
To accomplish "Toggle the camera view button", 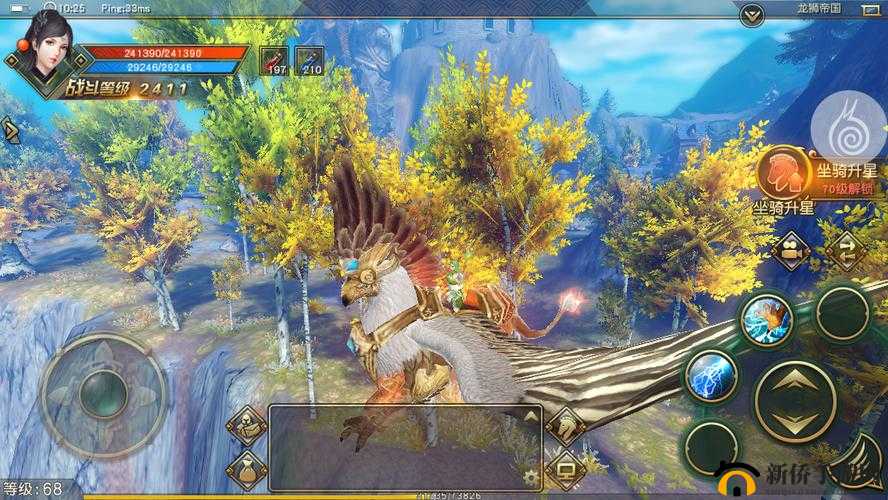I will click(x=793, y=250).
